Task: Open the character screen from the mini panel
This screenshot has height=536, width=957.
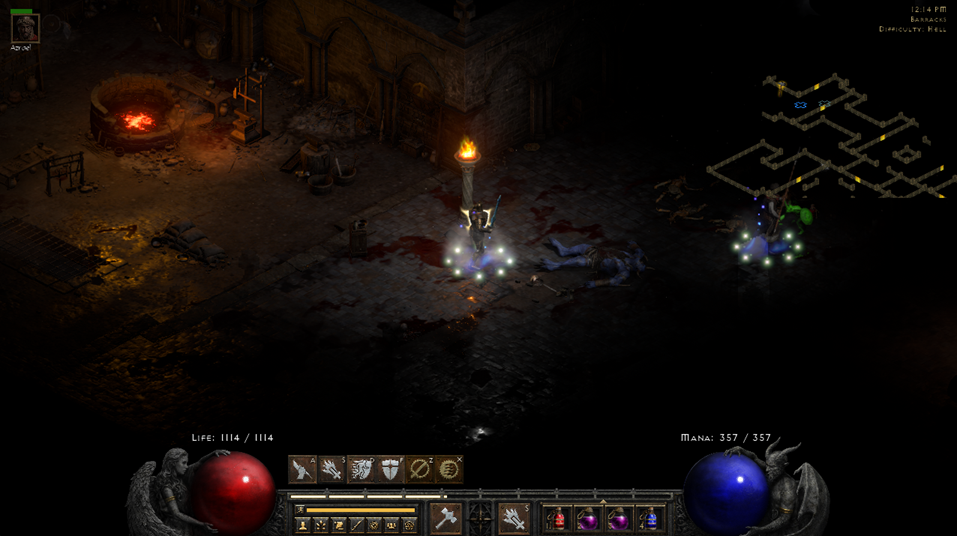Action: click(x=303, y=525)
